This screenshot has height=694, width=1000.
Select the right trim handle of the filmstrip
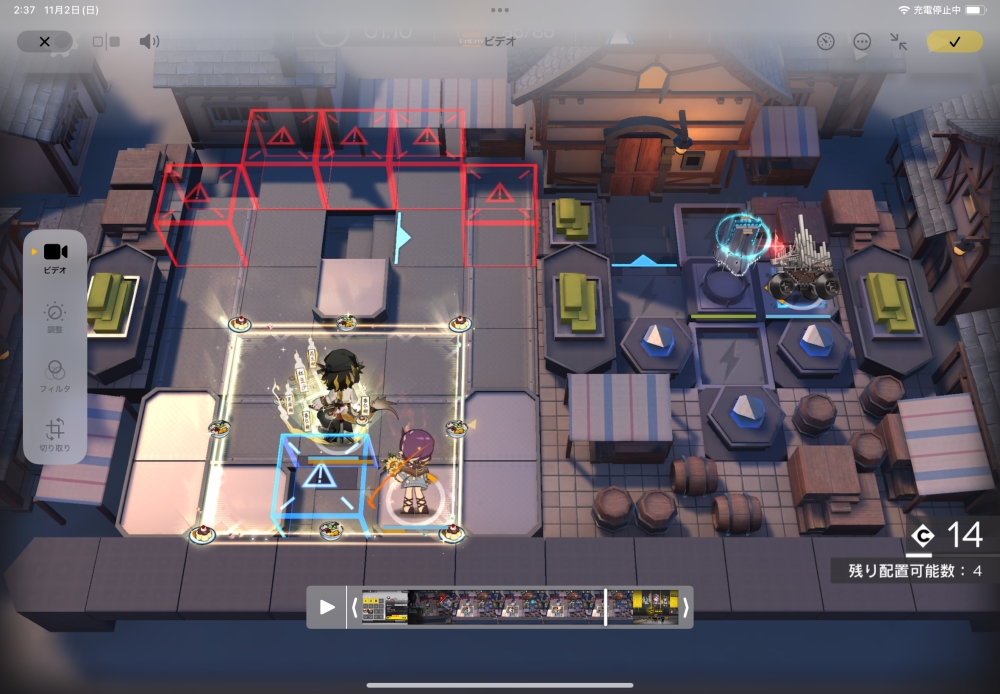pos(685,607)
